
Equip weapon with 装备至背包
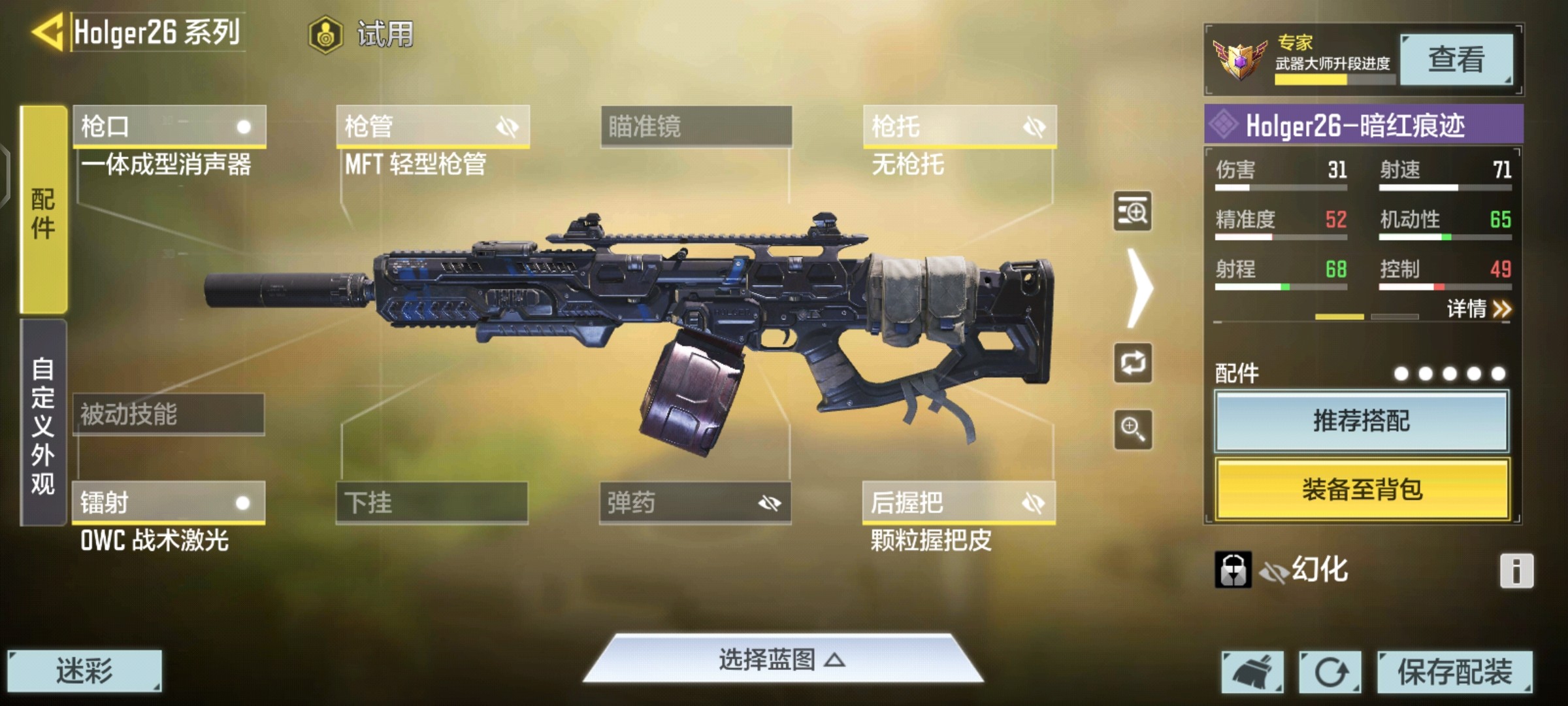point(1362,489)
